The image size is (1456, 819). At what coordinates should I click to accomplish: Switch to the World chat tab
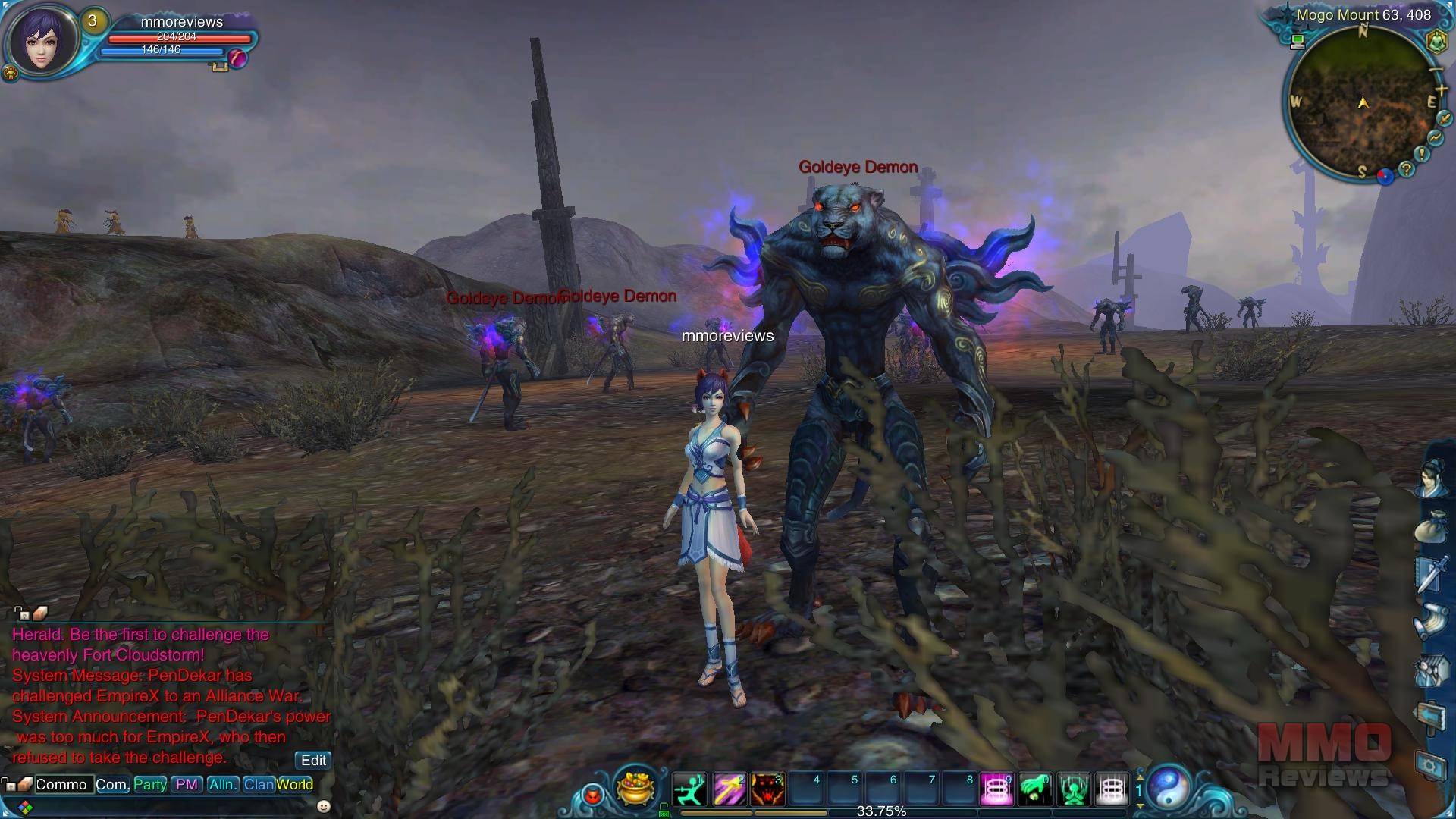295,784
